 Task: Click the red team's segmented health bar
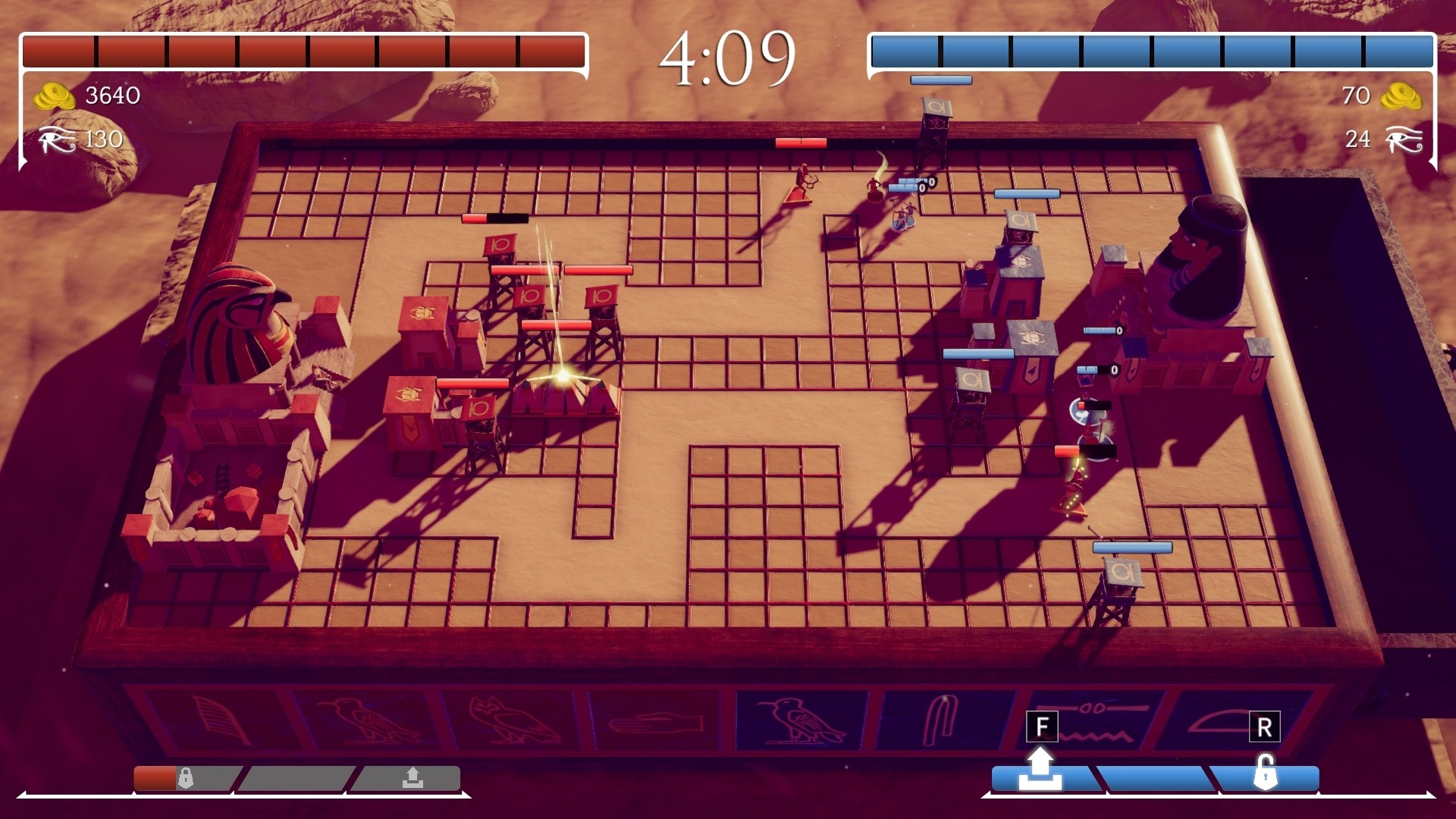pyautogui.click(x=303, y=48)
